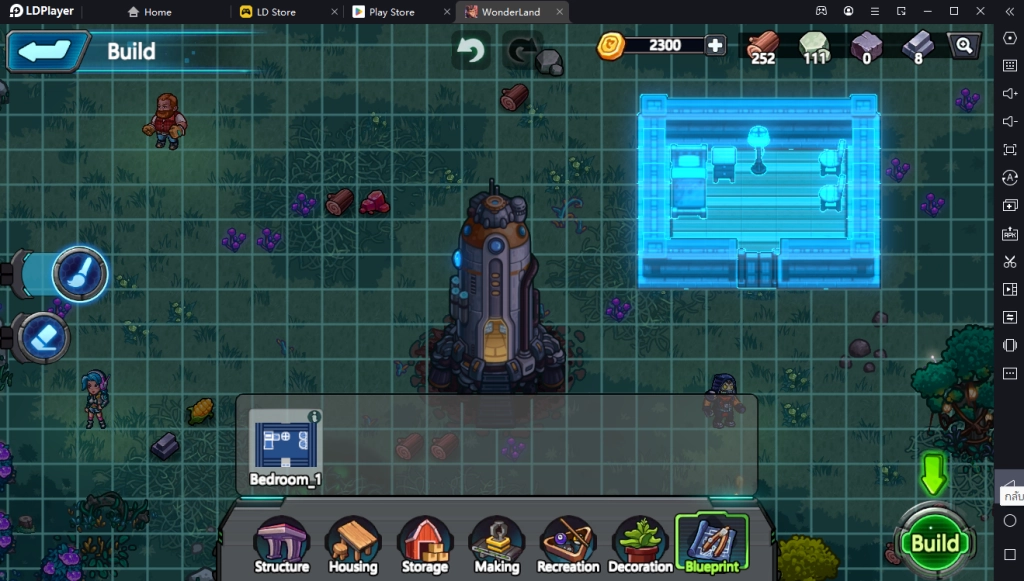Show info for Bedroom_1 blueprint

tap(314, 416)
